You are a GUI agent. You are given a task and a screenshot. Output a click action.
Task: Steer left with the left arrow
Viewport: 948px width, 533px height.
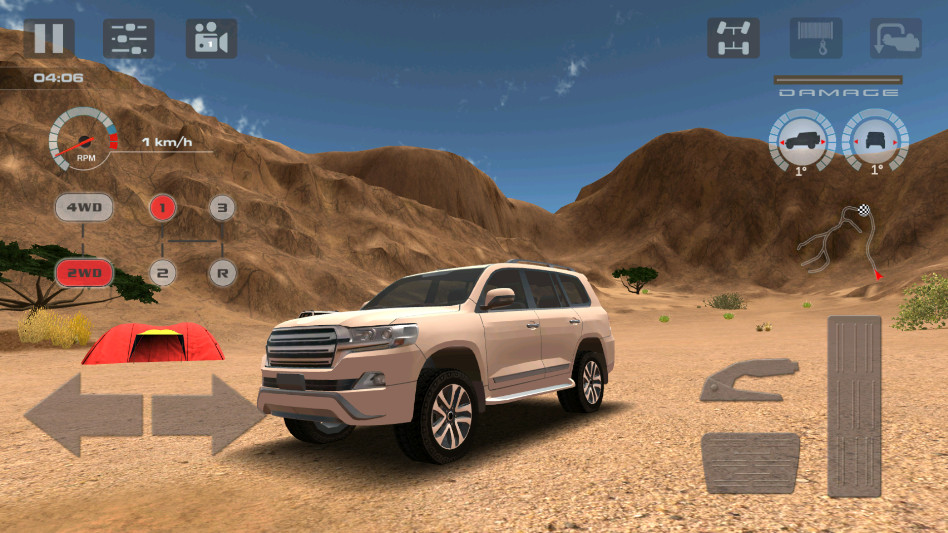[83, 413]
